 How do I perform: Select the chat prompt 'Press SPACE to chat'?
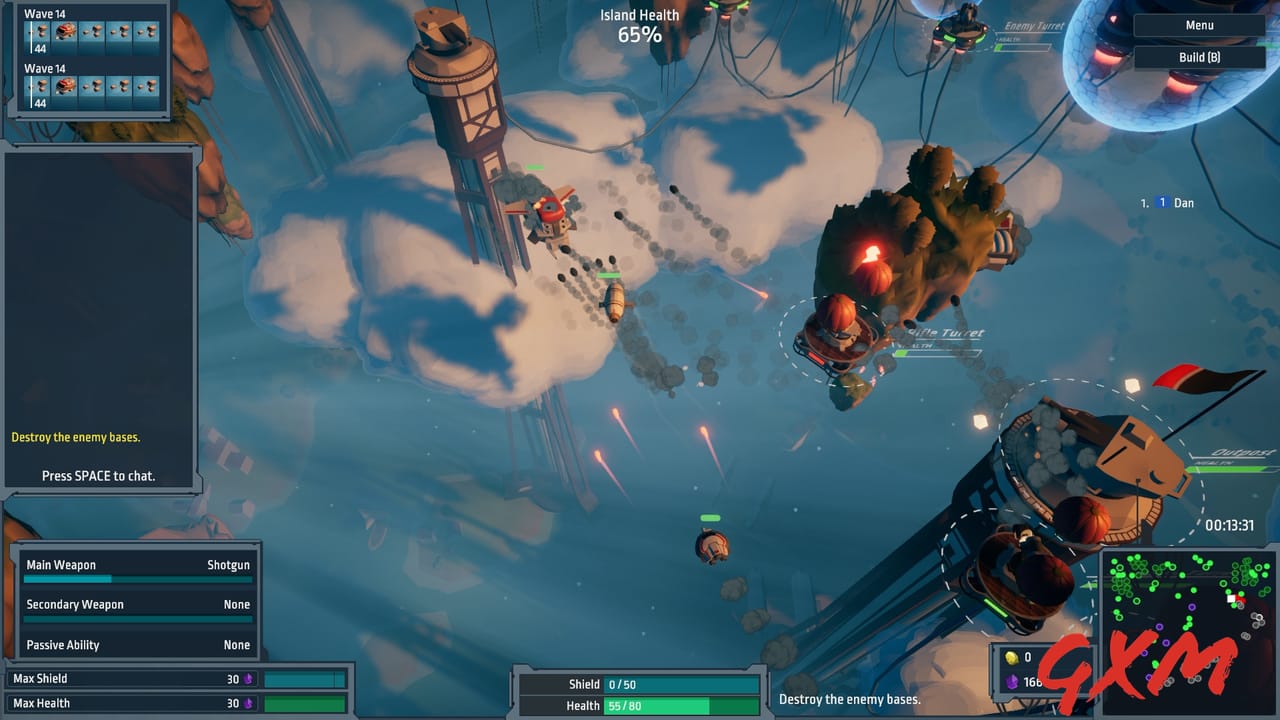[97, 476]
